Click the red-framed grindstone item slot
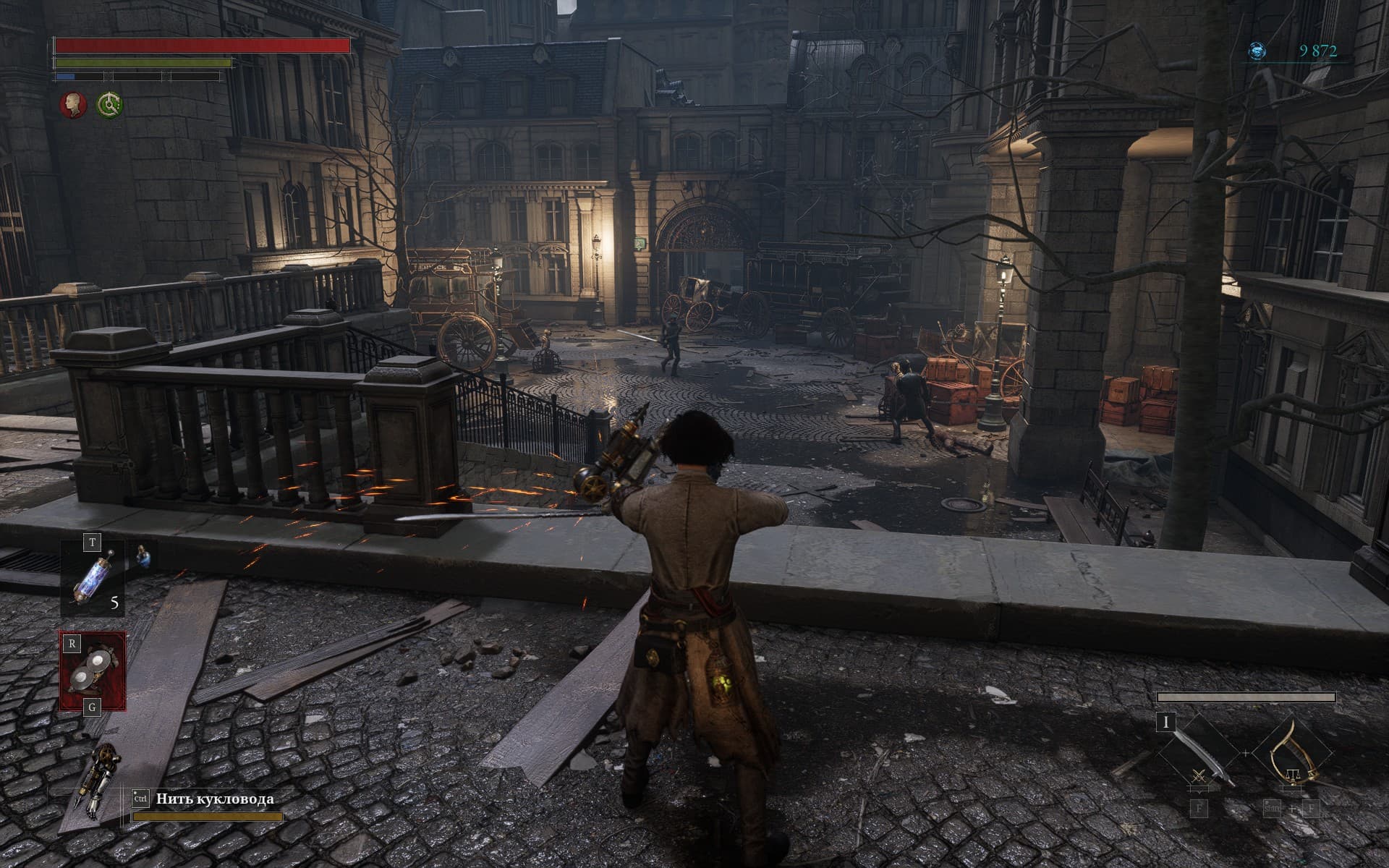Image resolution: width=1389 pixels, height=868 pixels. pyautogui.click(x=93, y=671)
